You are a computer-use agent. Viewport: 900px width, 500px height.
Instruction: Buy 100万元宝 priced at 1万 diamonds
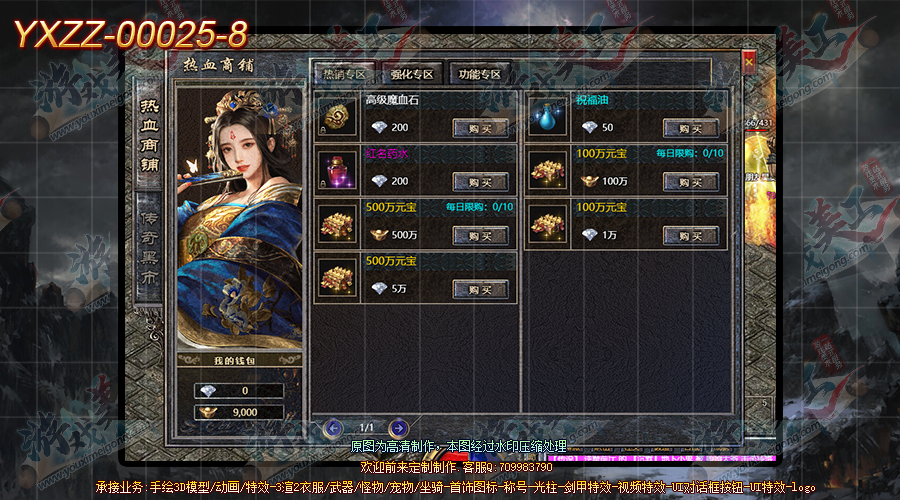(690, 235)
